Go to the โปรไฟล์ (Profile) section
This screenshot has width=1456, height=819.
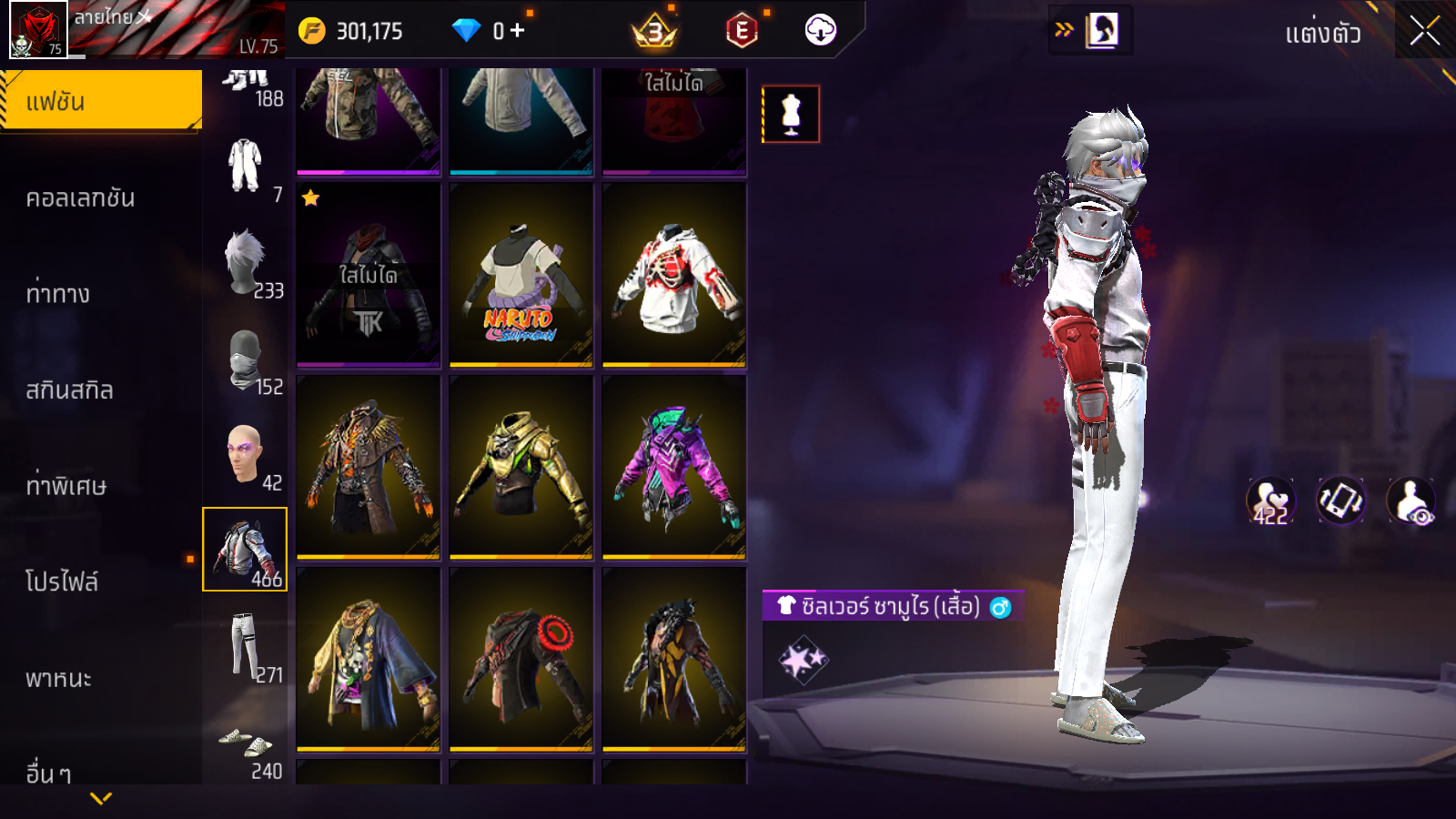tap(62, 581)
